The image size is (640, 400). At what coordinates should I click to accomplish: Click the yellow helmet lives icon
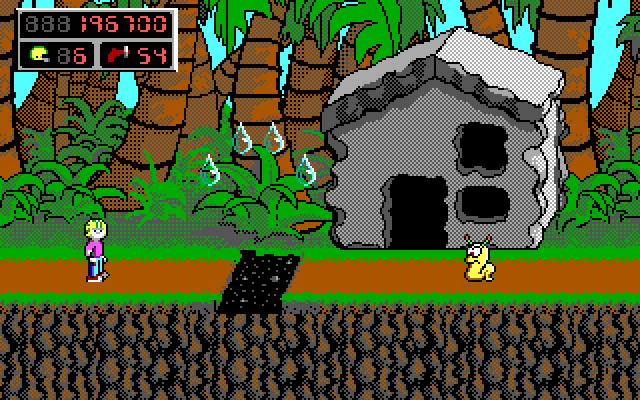point(40,54)
